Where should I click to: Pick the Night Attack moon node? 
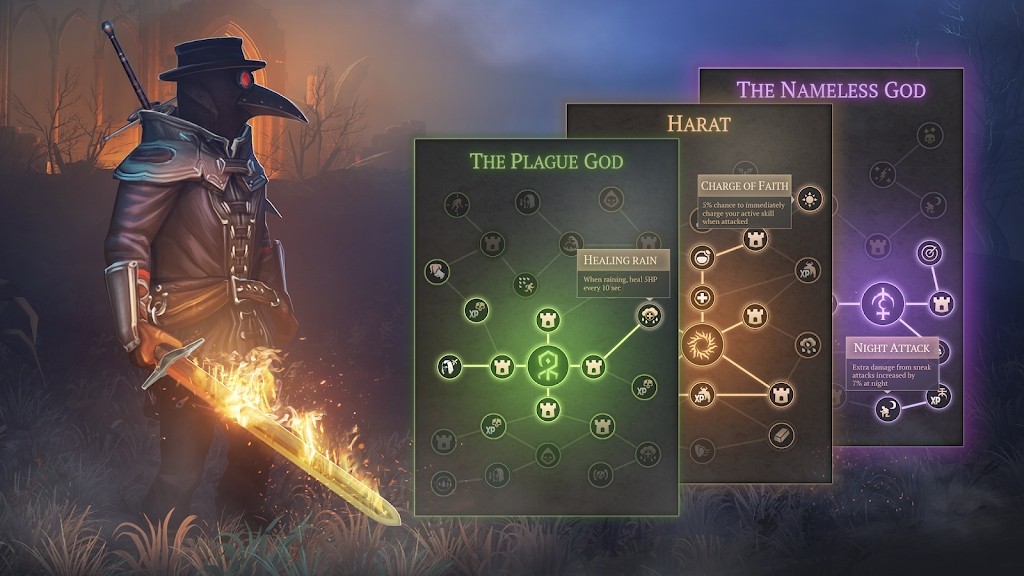pyautogui.click(x=887, y=408)
